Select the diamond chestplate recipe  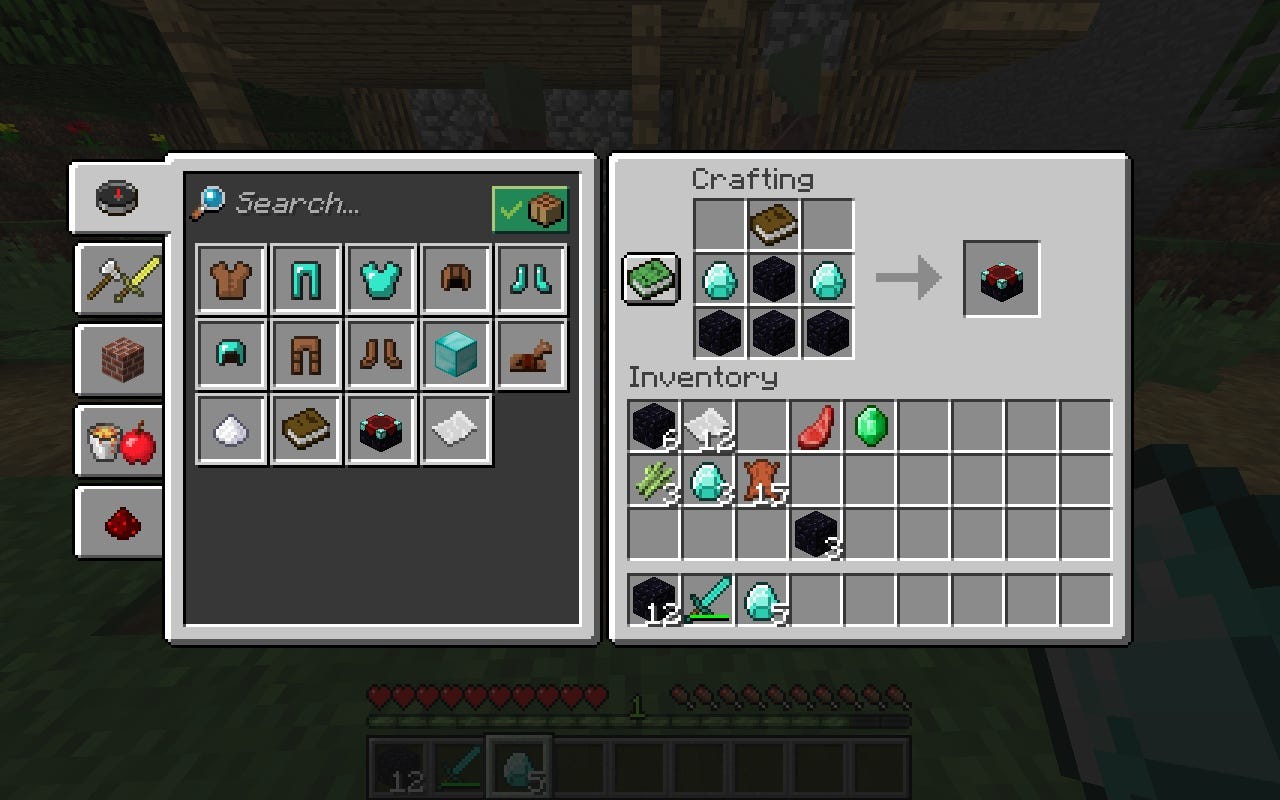[381, 278]
